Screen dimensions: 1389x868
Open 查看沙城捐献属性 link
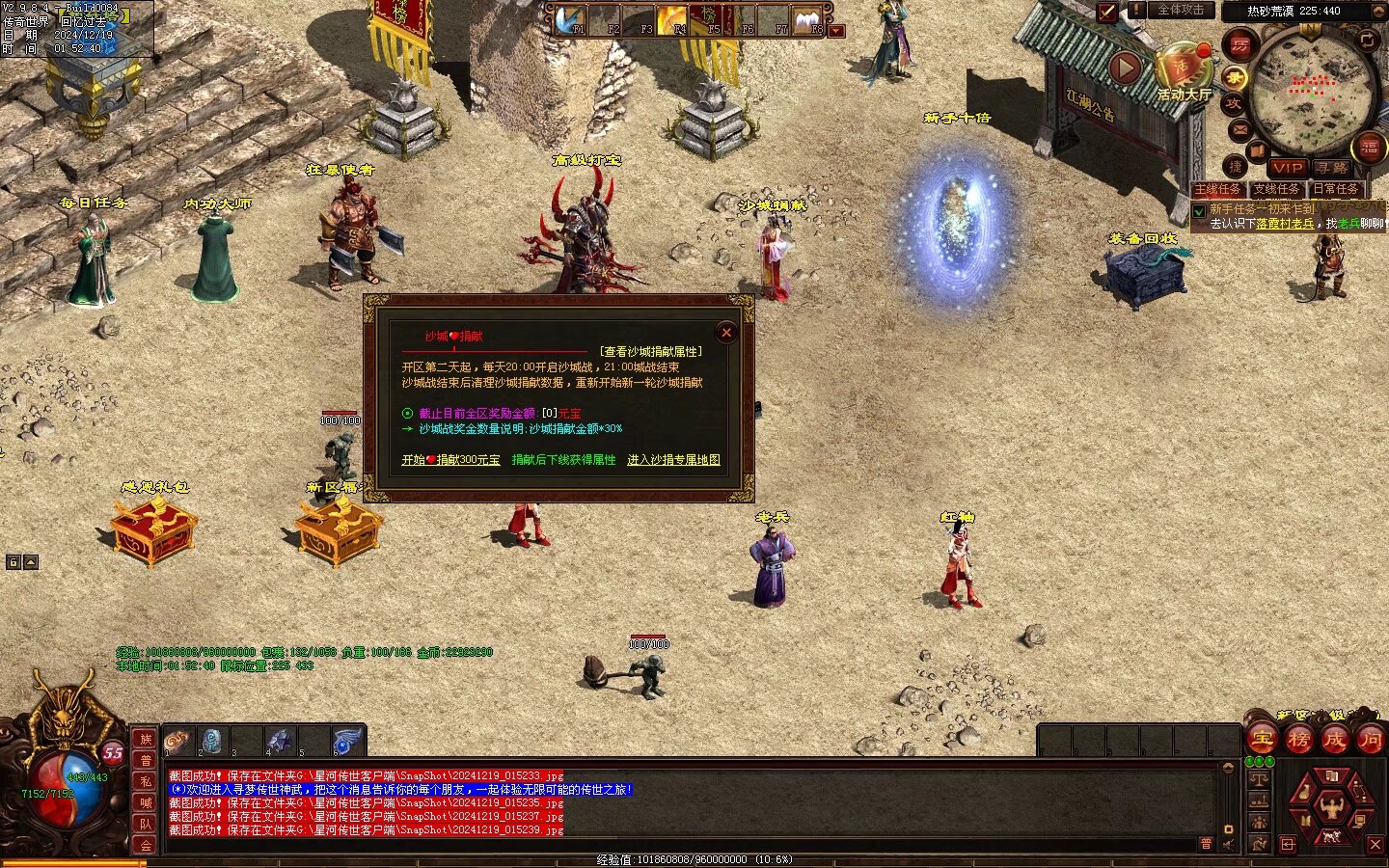(x=651, y=352)
